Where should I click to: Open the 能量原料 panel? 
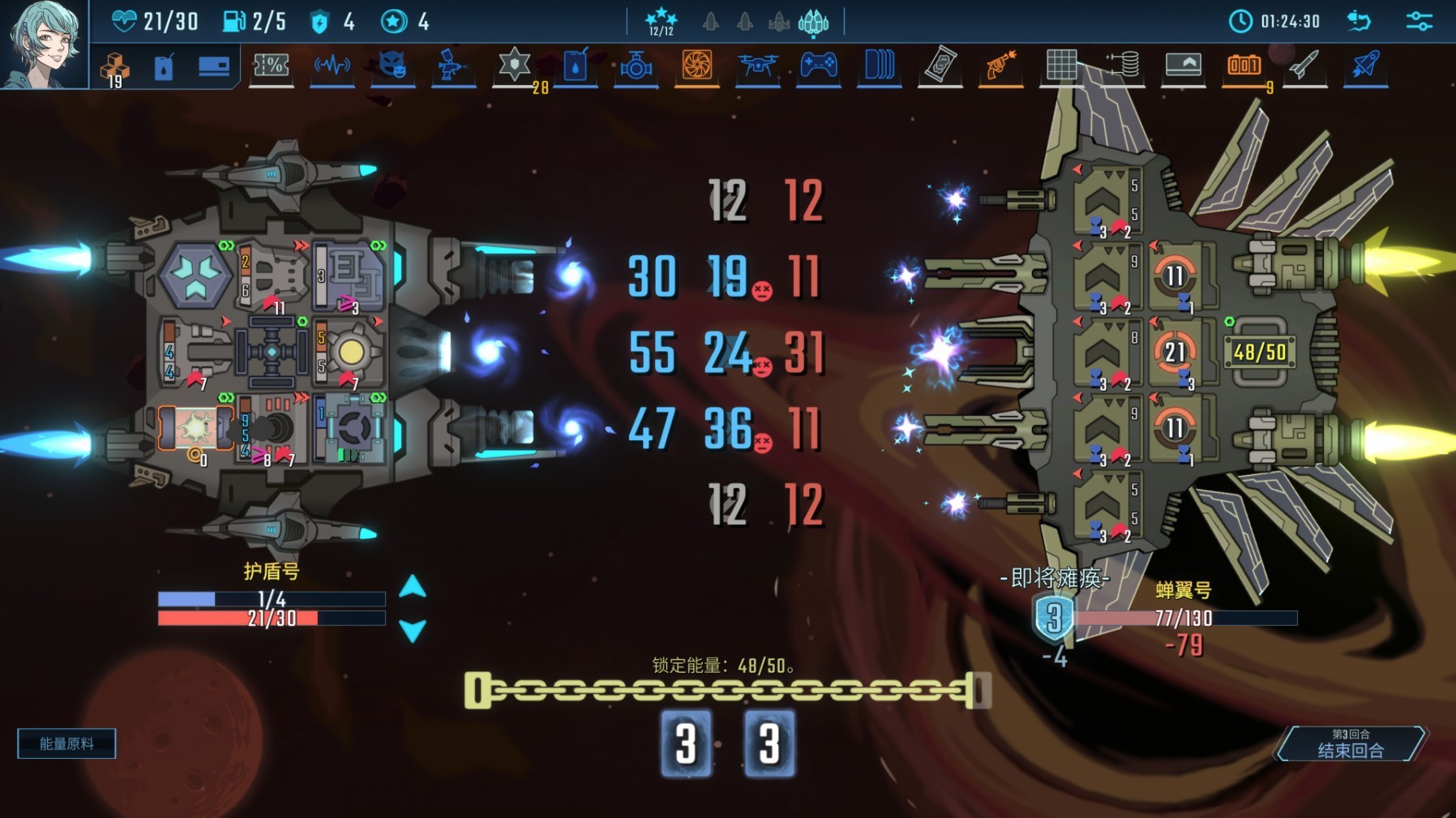pos(66,743)
